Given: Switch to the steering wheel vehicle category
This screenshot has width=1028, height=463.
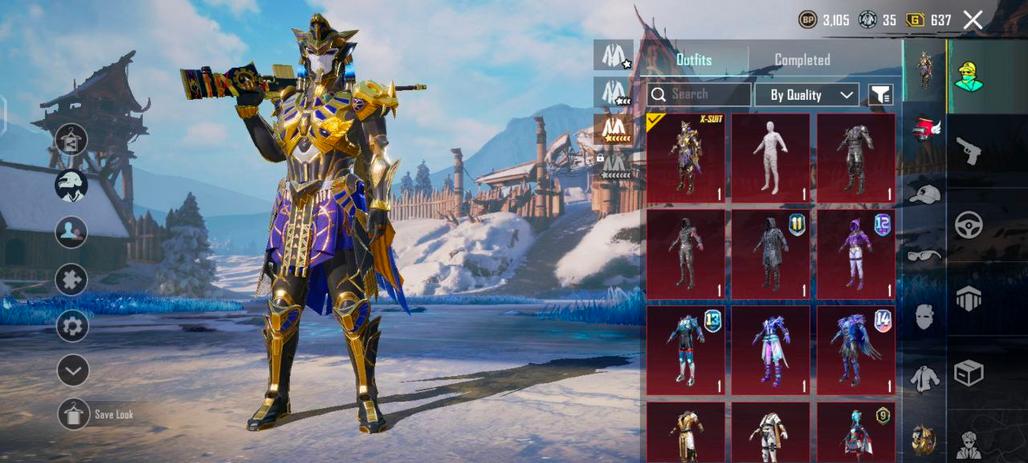Looking at the screenshot, I should [x=968, y=224].
